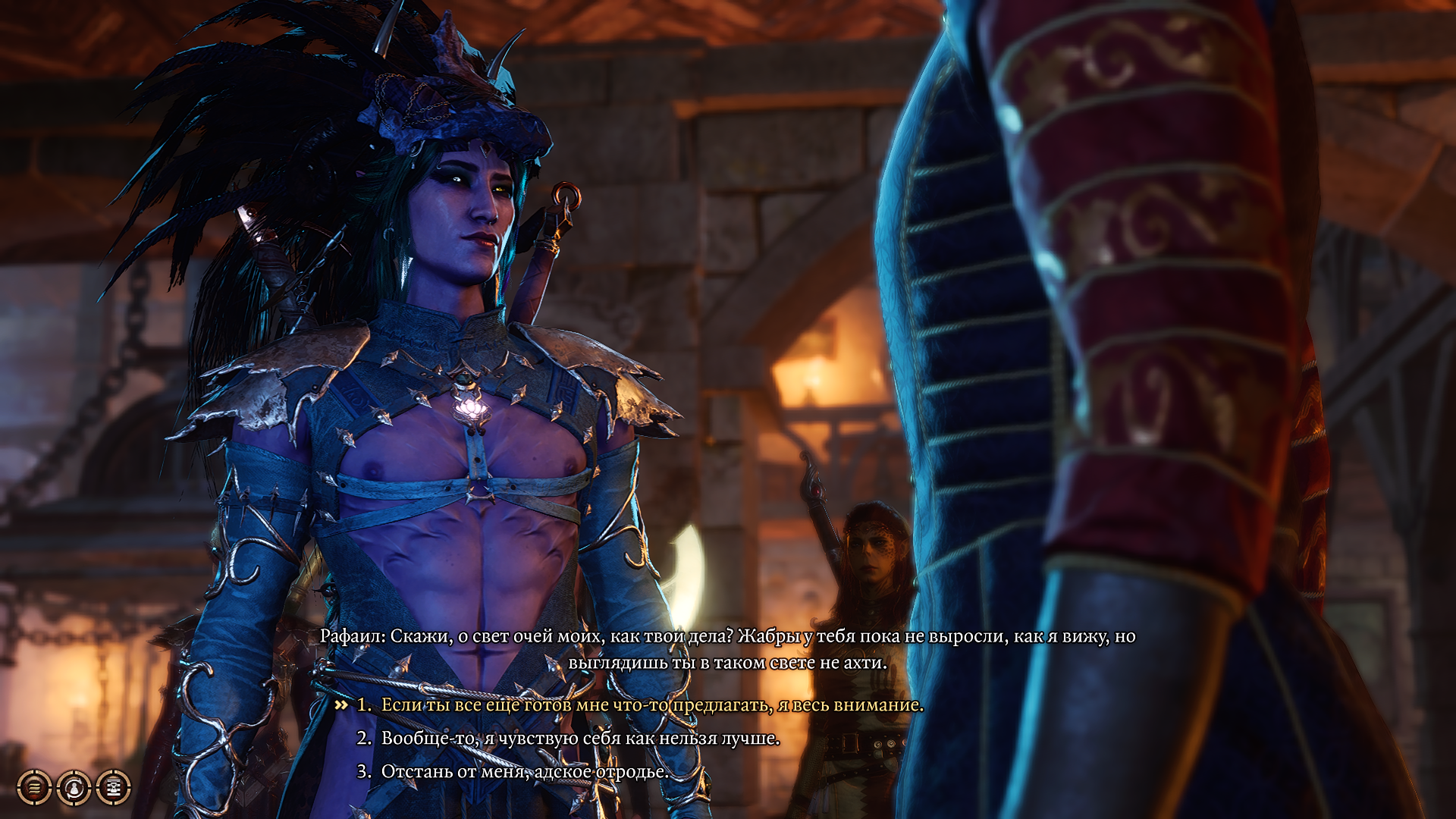Viewport: 1456px width, 819px height.
Task: Click the character listener-switch icon
Action: tap(73, 789)
